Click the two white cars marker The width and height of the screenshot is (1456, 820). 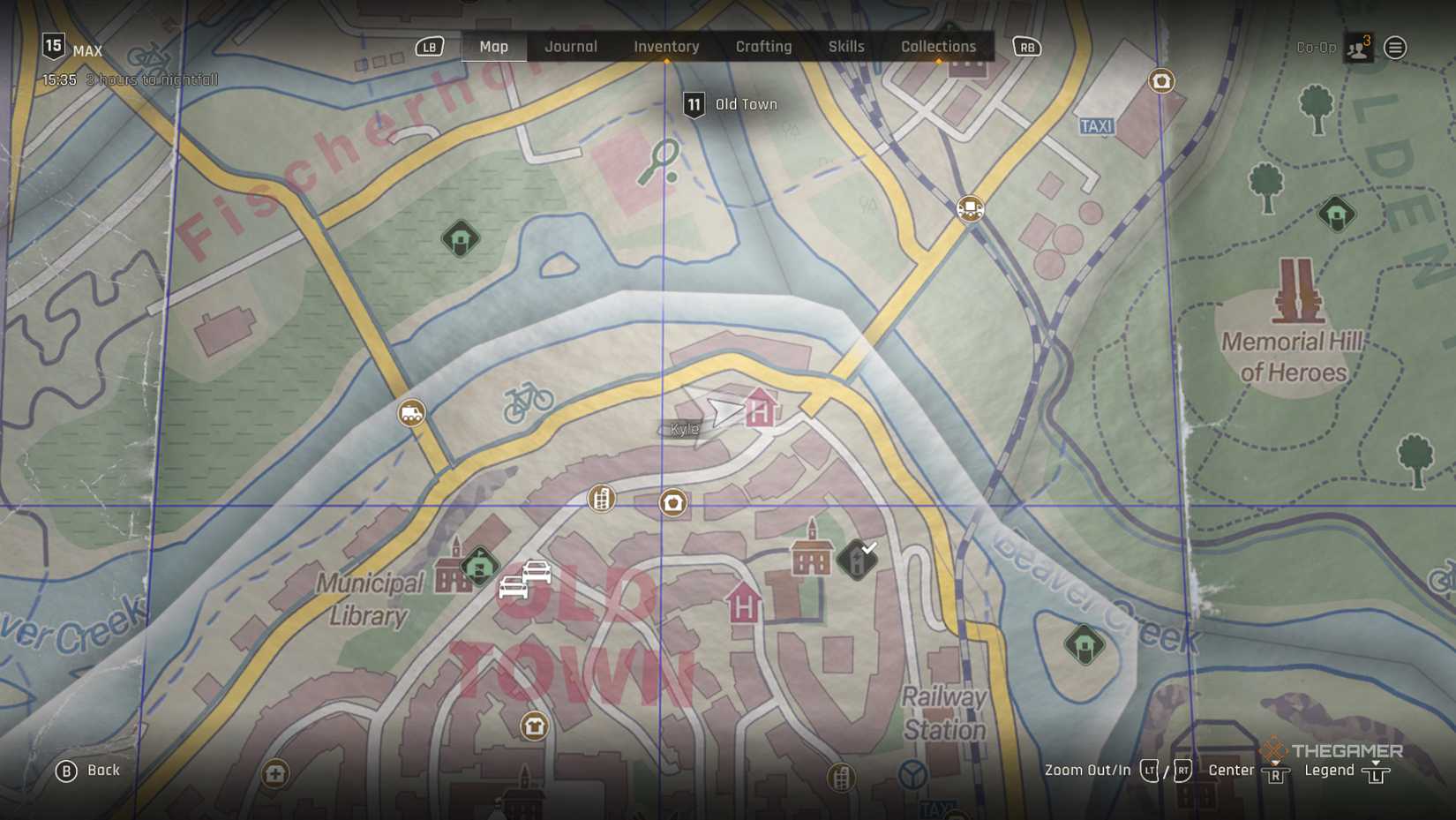(x=525, y=580)
